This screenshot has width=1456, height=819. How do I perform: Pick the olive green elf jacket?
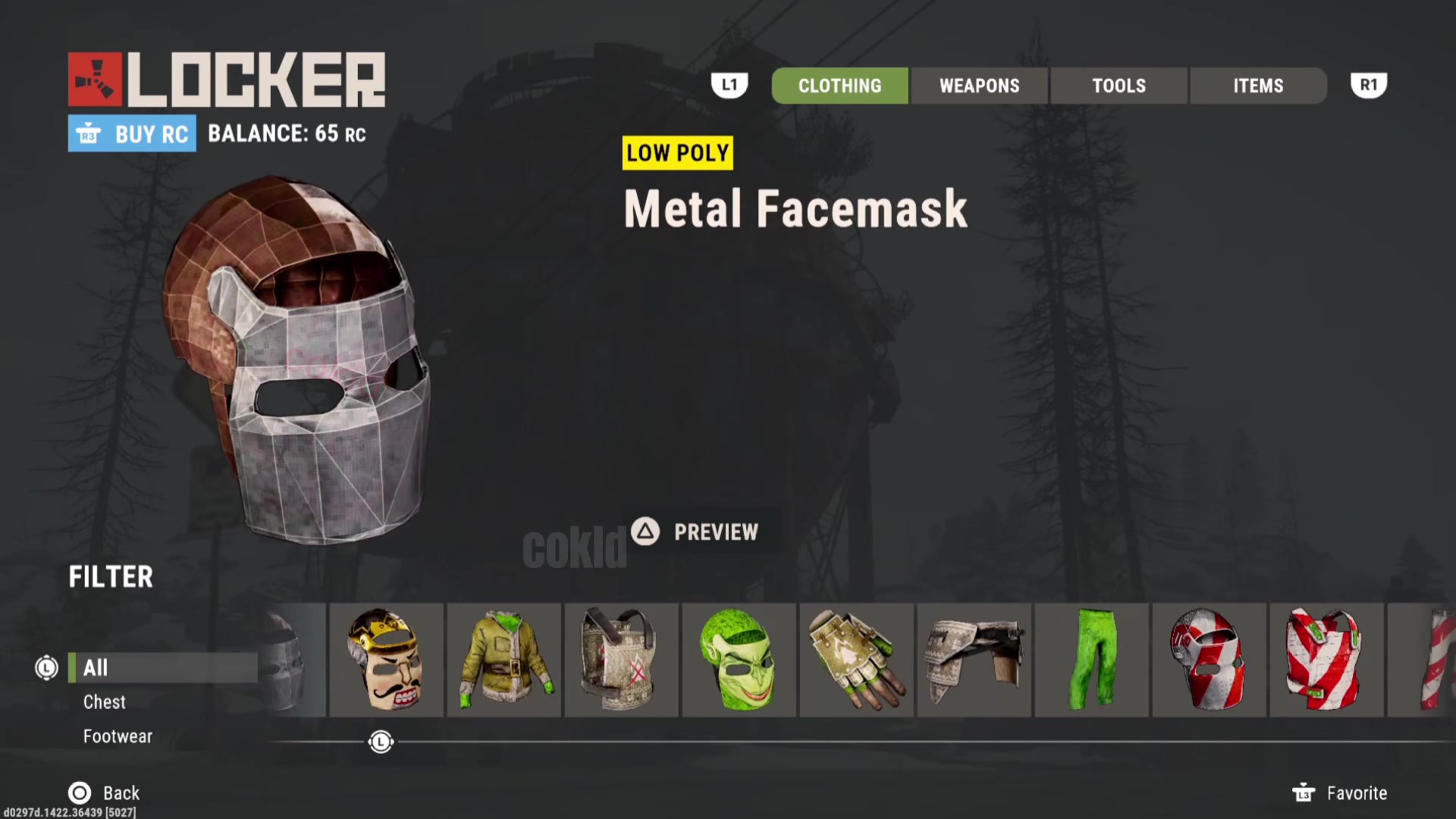[x=504, y=660]
